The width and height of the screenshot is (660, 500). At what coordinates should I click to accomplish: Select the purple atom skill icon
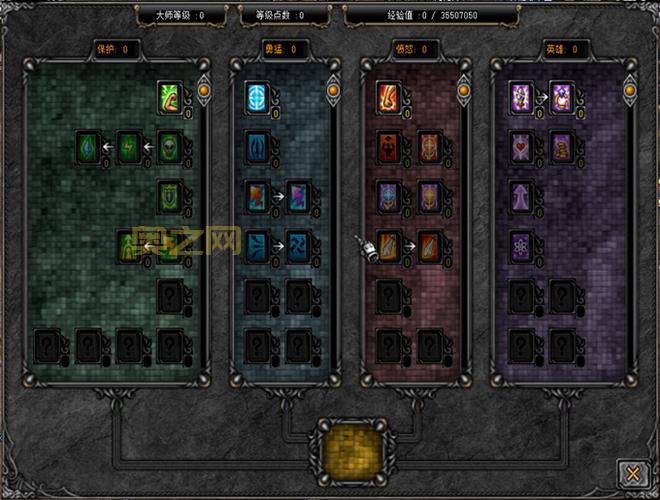coord(521,245)
